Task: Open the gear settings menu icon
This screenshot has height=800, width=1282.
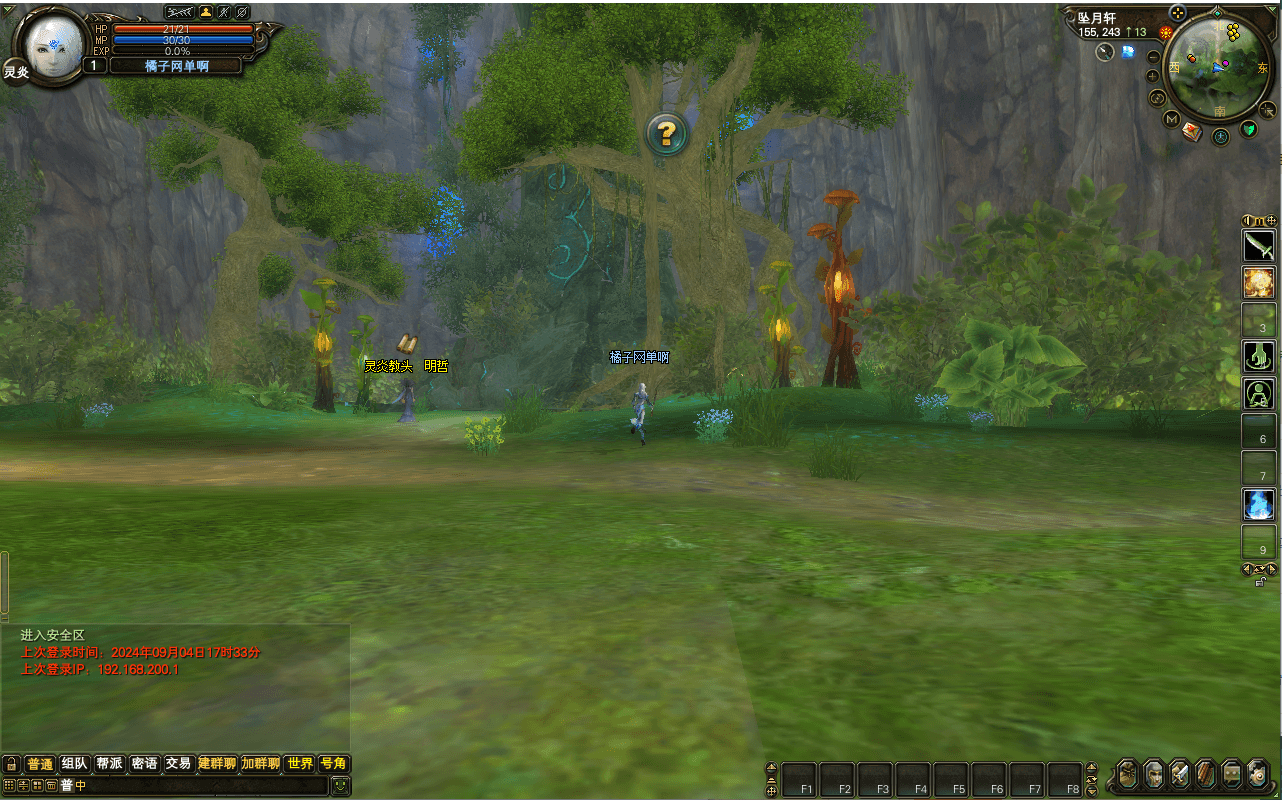Action: coord(1258,774)
